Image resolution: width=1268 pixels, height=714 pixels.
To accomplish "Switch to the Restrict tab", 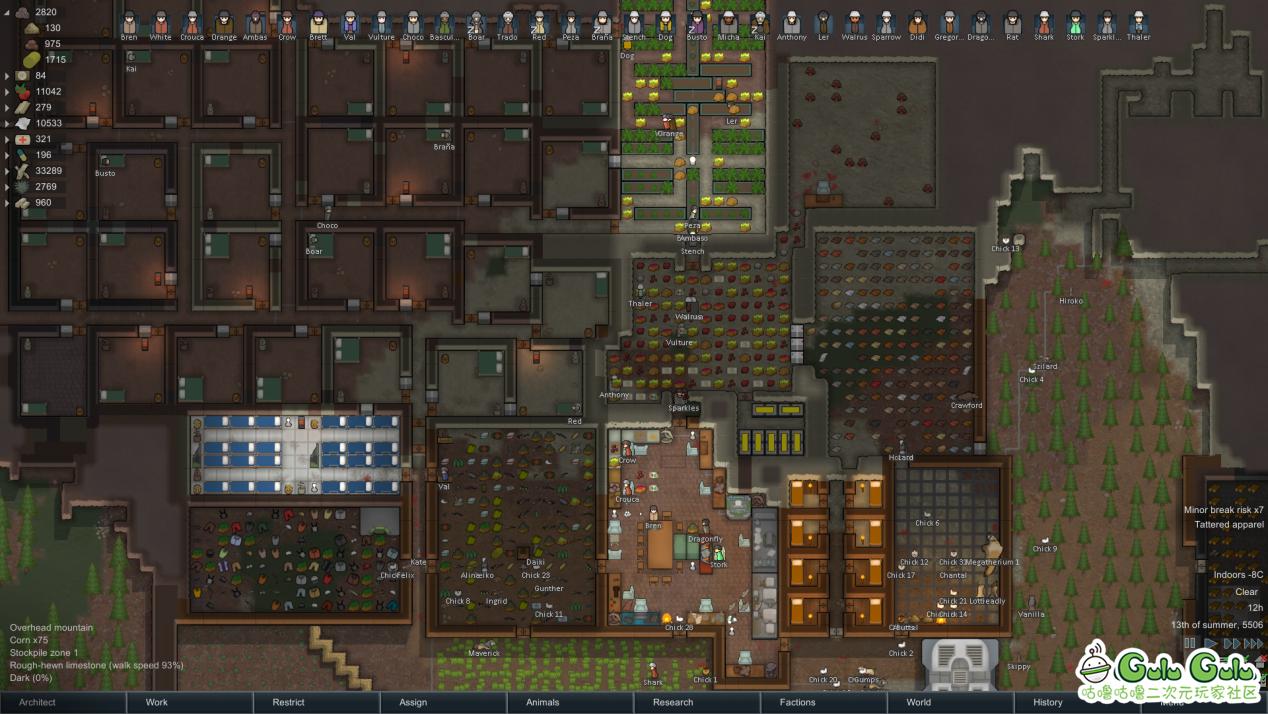I will click(289, 702).
